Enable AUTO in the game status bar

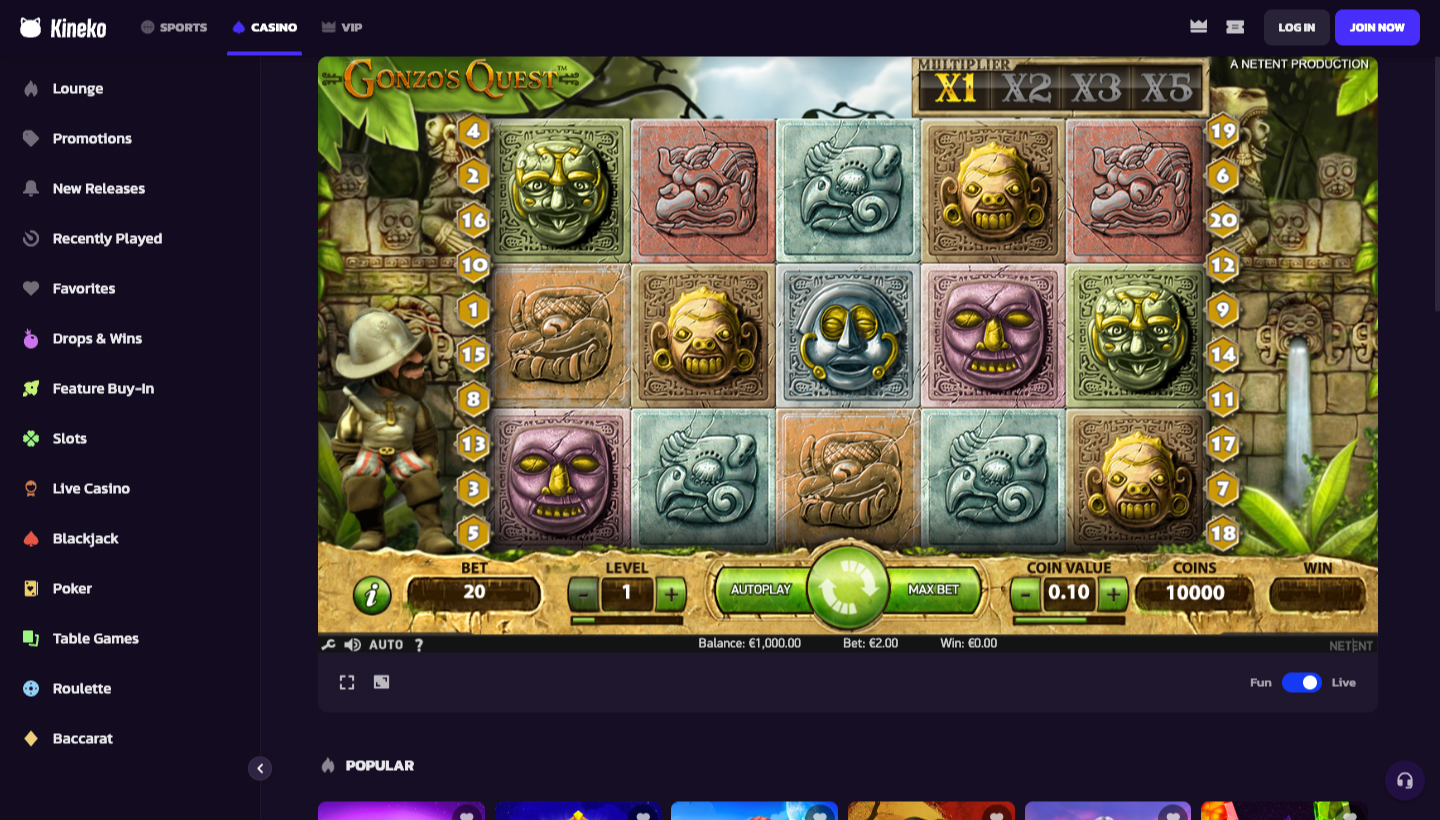point(386,645)
